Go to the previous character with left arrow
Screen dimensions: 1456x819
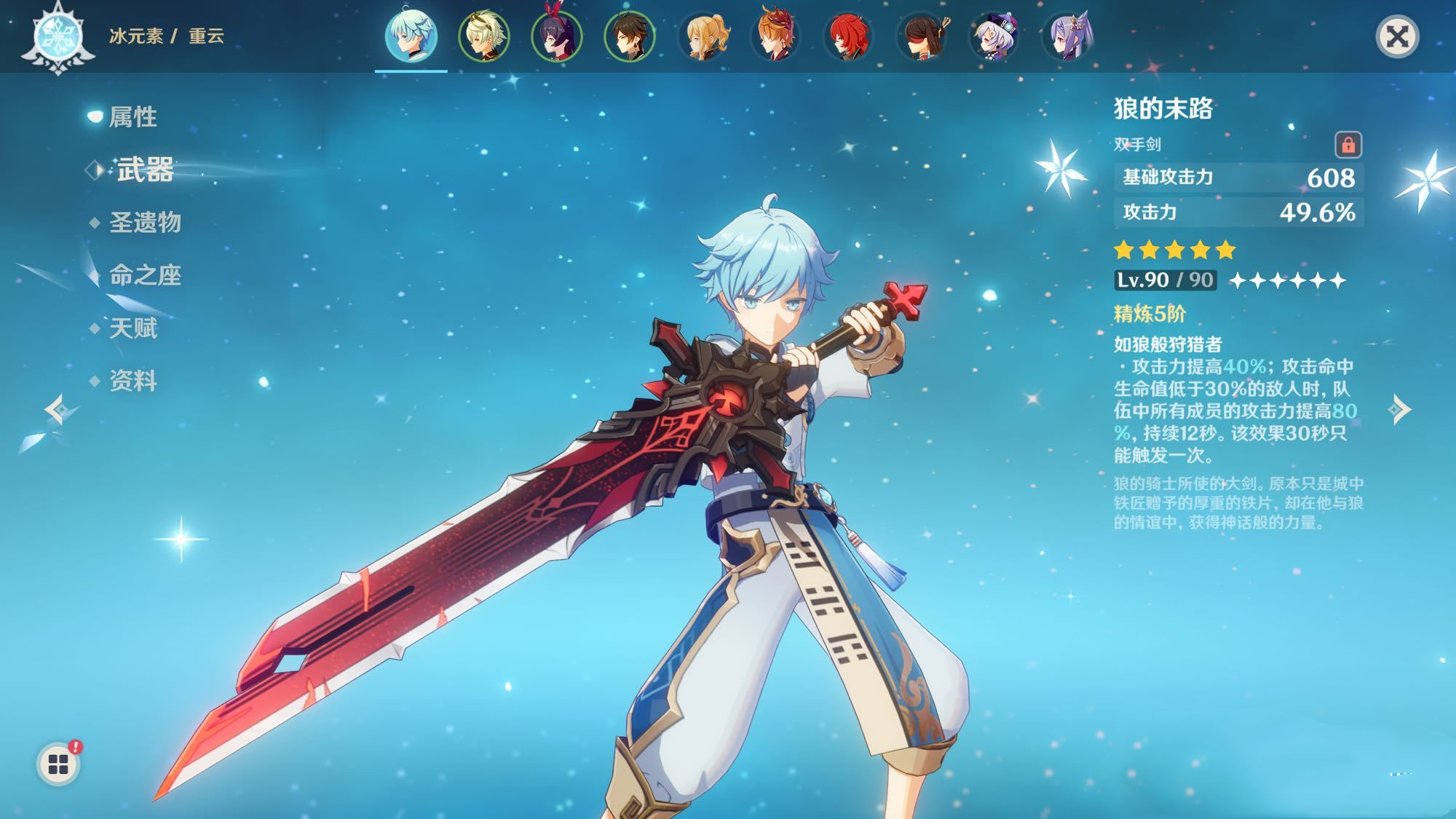point(57,409)
